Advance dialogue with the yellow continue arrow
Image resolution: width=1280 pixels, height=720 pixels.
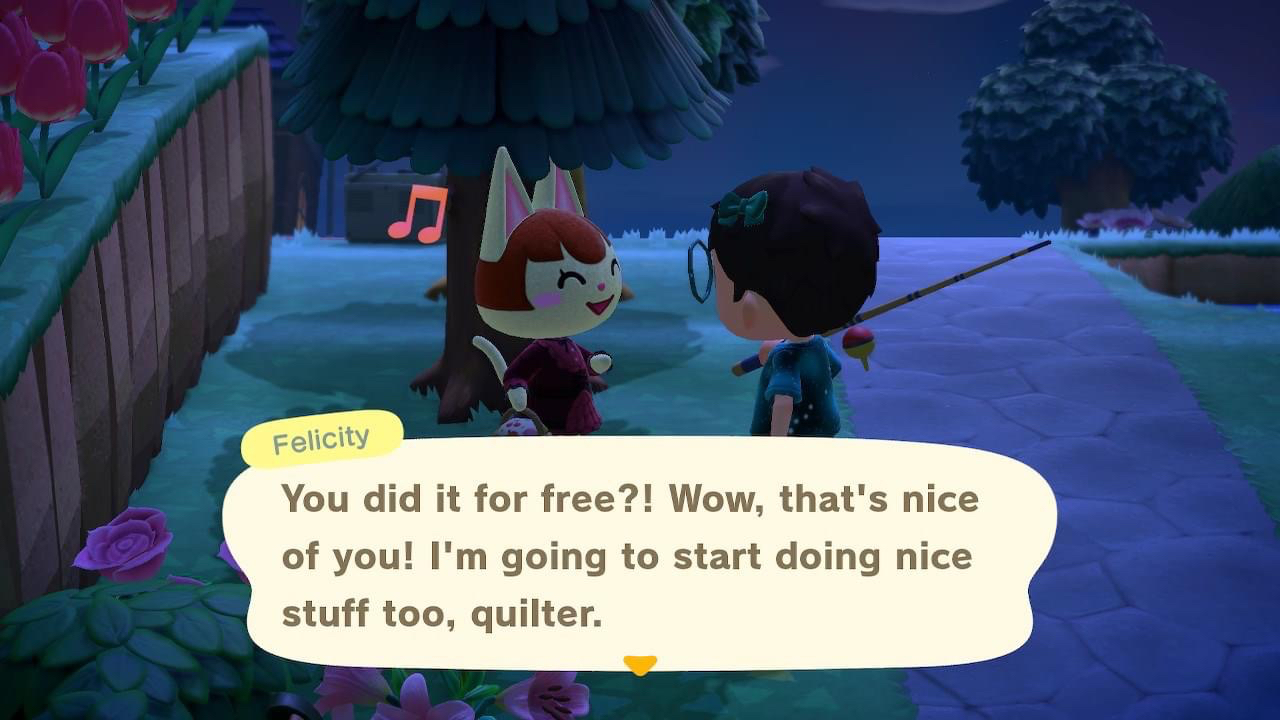click(x=640, y=665)
